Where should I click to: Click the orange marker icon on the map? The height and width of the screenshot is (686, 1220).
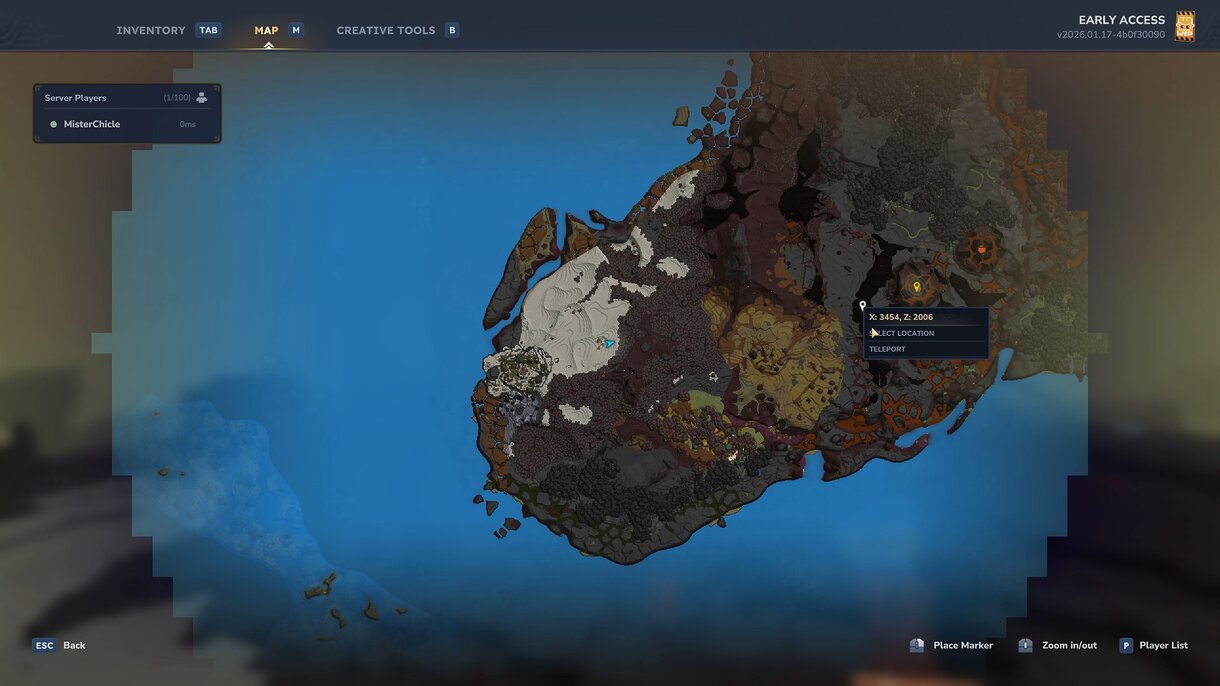(982, 249)
